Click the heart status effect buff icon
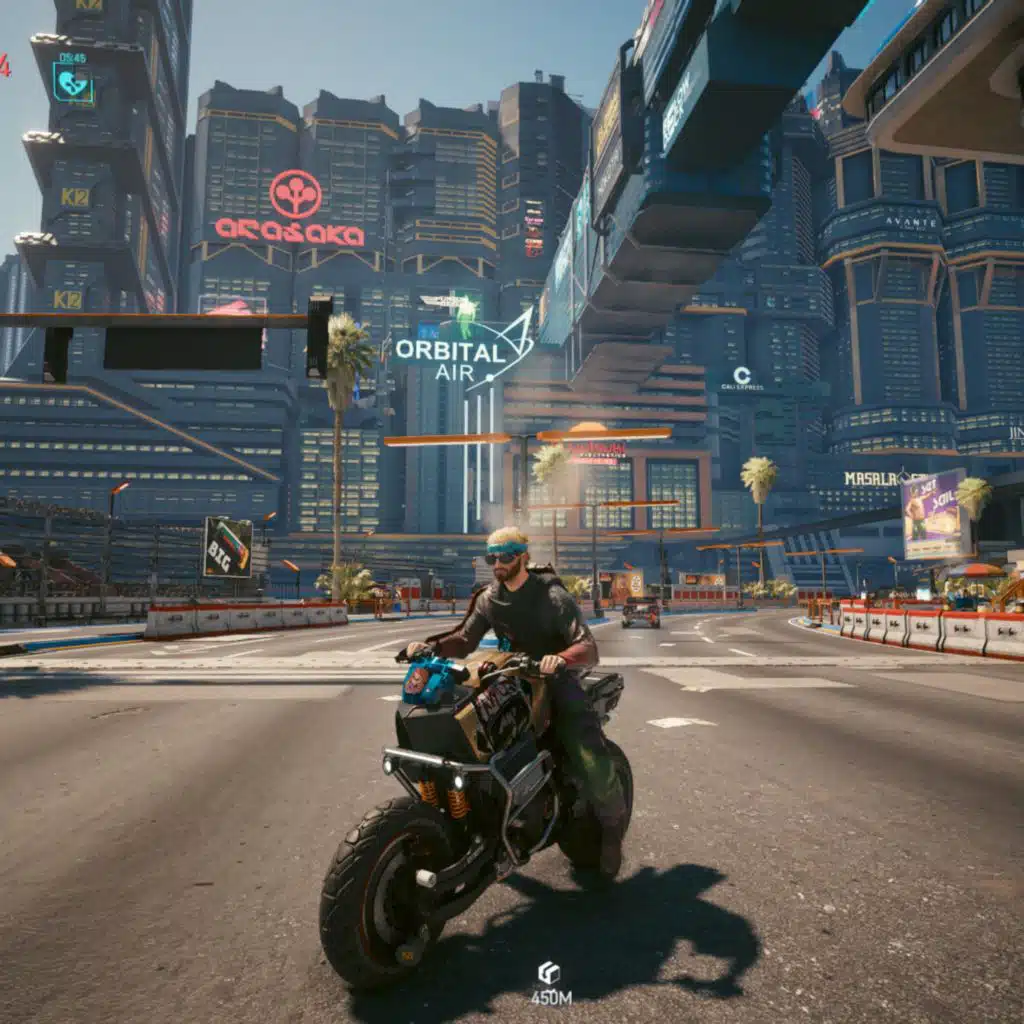Screen dimensions: 1024x1024 coord(73,84)
